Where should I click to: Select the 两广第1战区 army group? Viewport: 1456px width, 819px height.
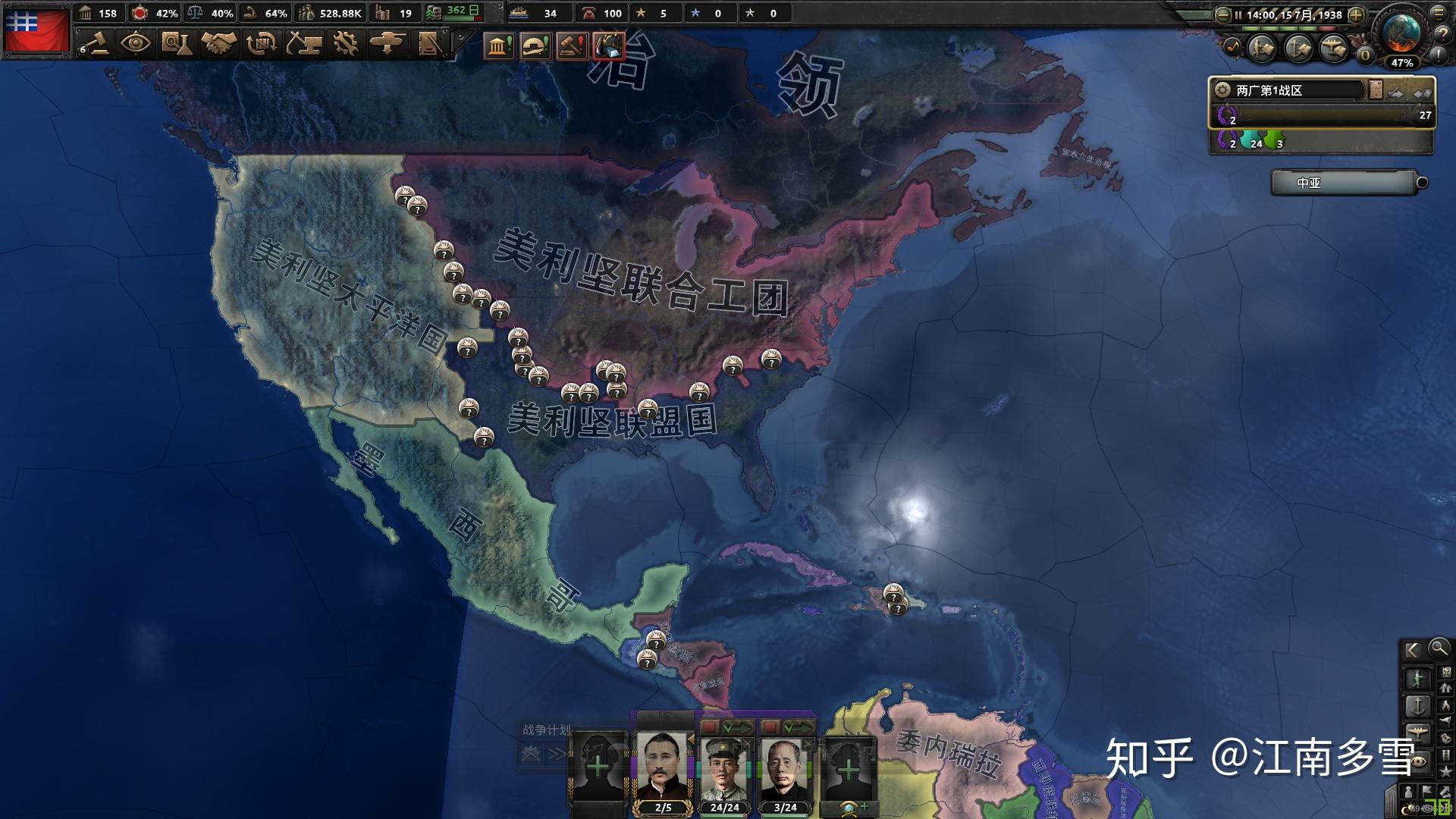point(1289,90)
